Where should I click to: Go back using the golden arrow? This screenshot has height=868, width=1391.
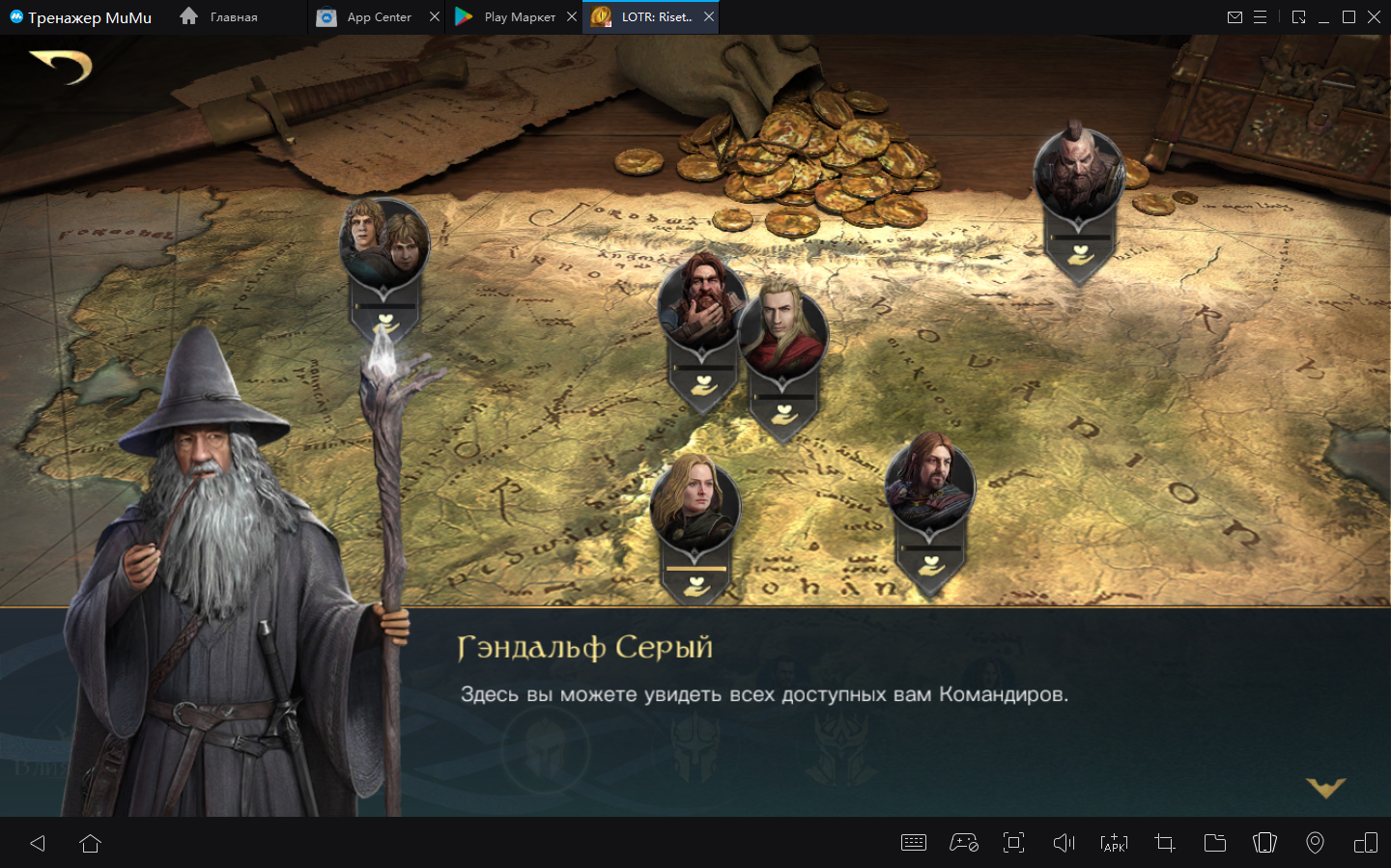[x=61, y=66]
